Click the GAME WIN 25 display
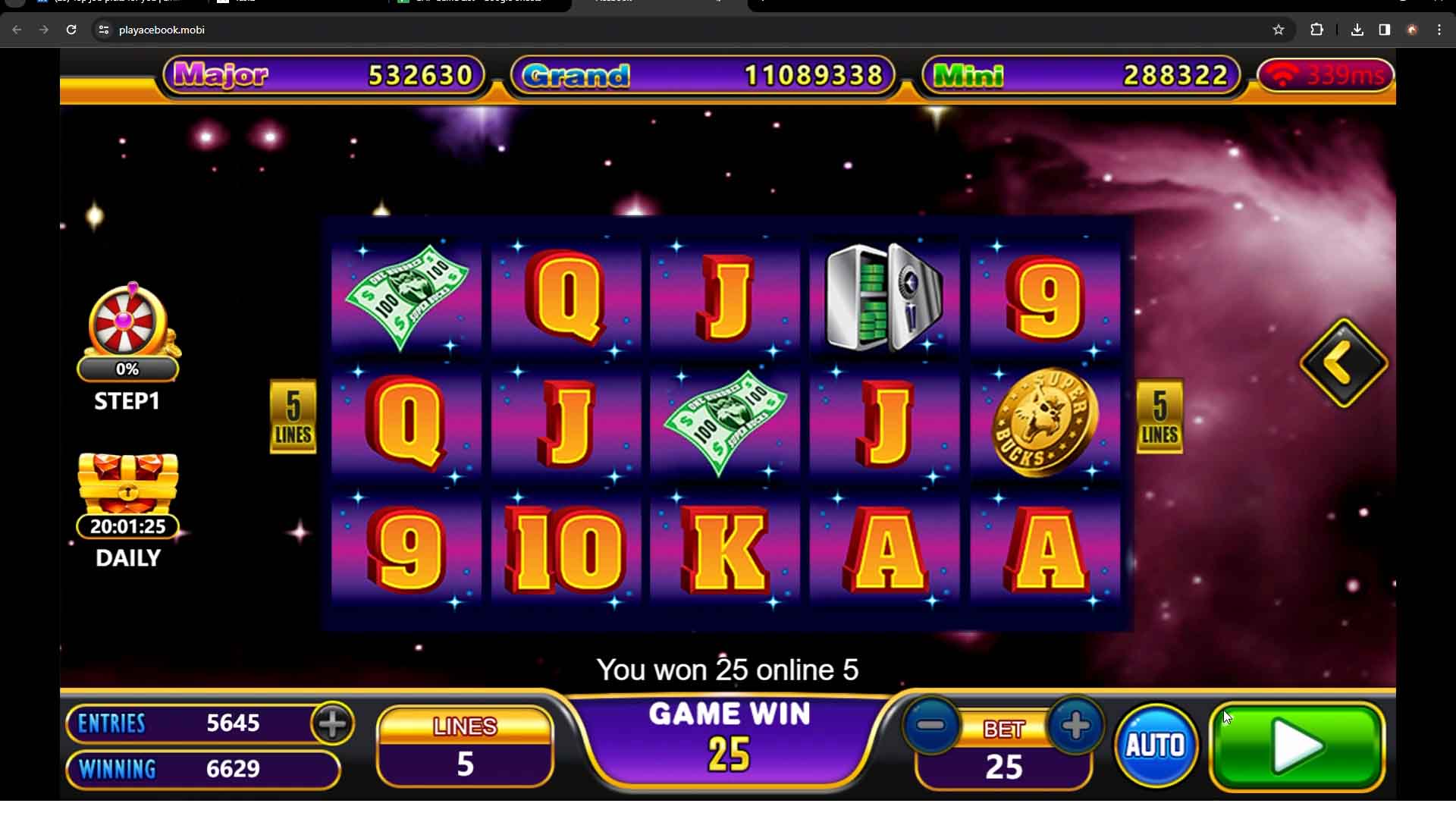Screen dimensions: 1456x819 point(730,739)
